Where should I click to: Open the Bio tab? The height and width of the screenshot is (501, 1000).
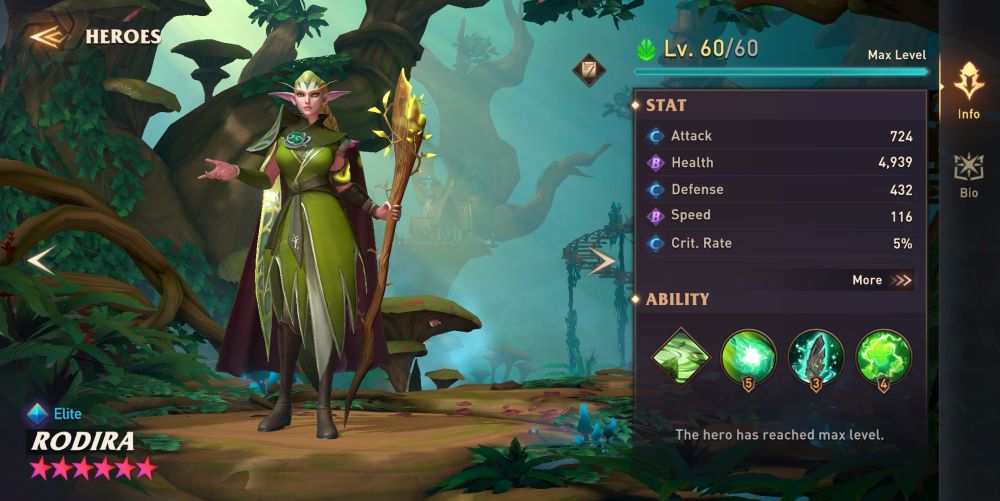(x=968, y=174)
